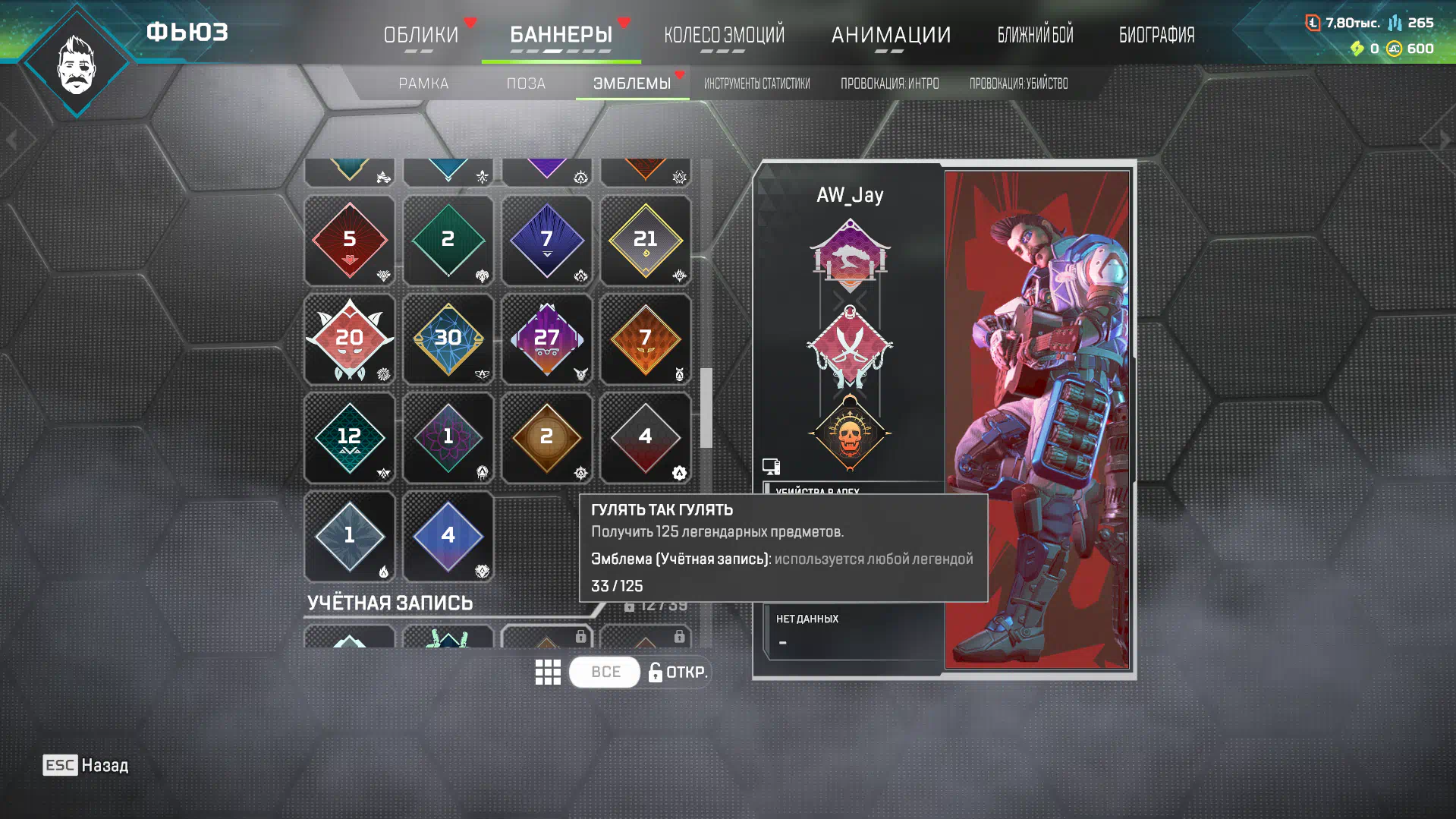Image resolution: width=1456 pixels, height=819 pixels.
Task: Choose the yellow-outlined badge numbered 21
Action: pyautogui.click(x=645, y=240)
